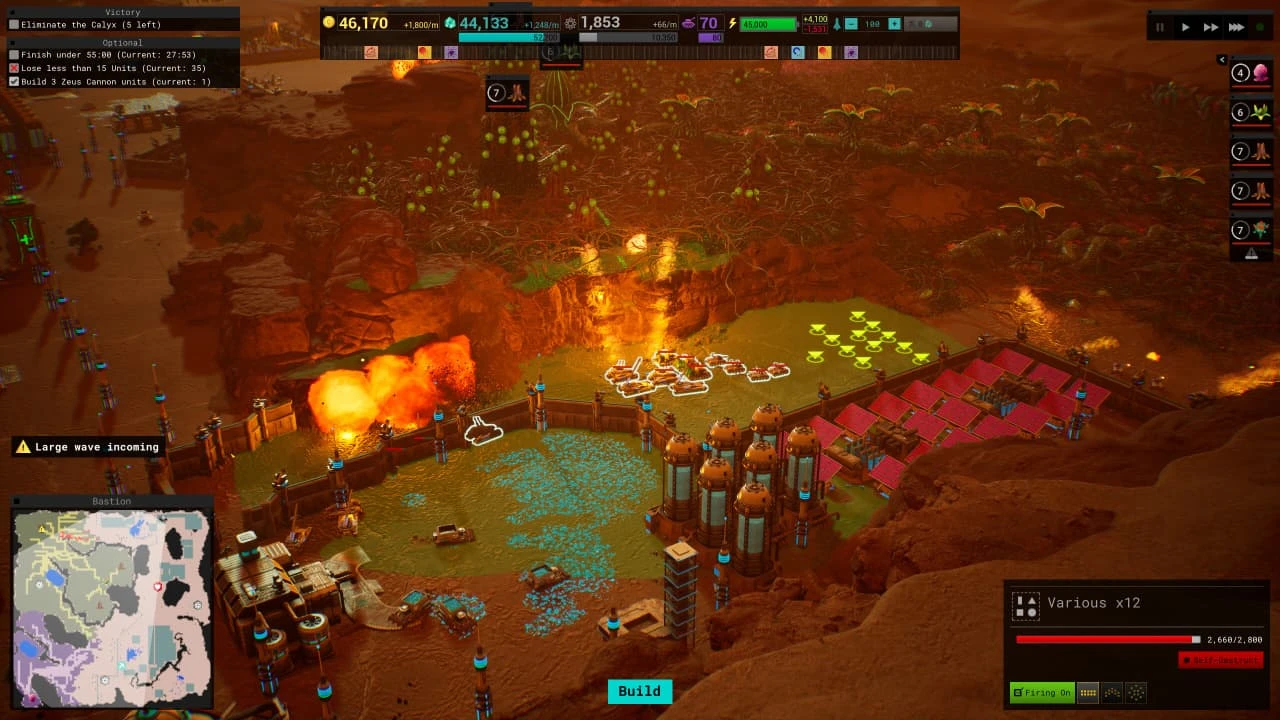The width and height of the screenshot is (1280, 720).
Task: Increase the value with the plus stepper
Action: (894, 24)
